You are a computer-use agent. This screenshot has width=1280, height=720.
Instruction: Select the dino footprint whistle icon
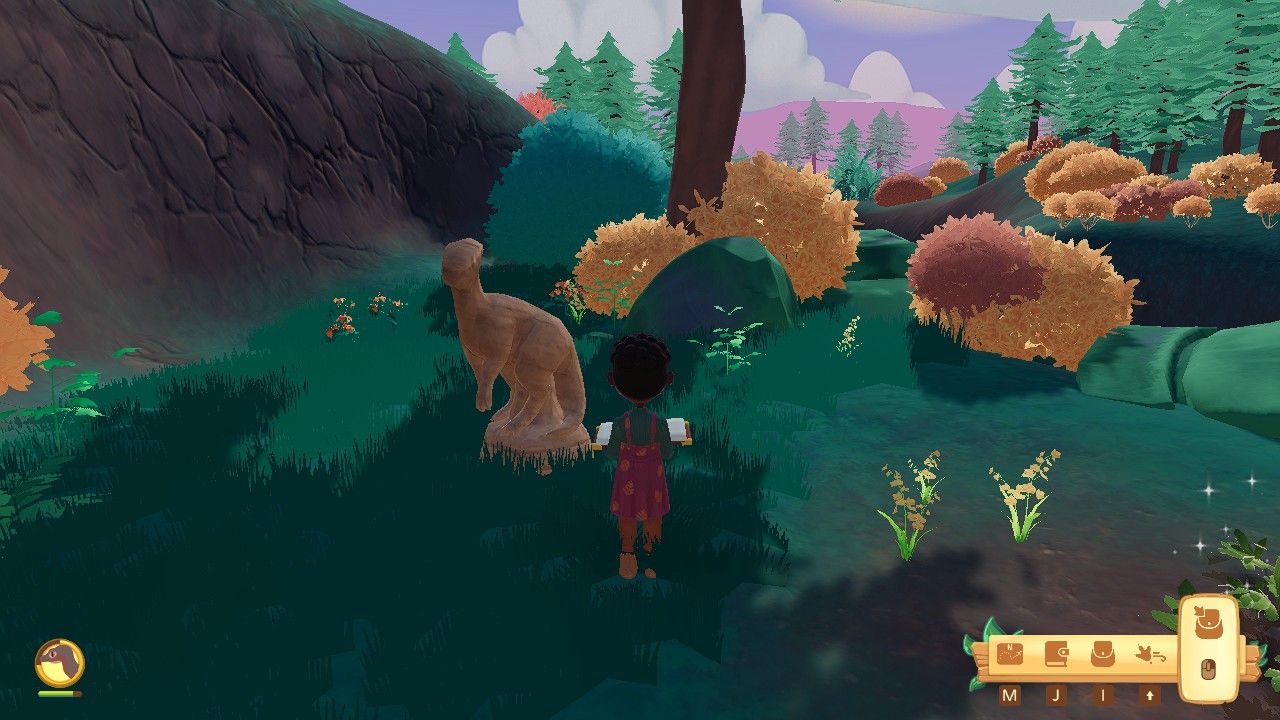click(1150, 653)
